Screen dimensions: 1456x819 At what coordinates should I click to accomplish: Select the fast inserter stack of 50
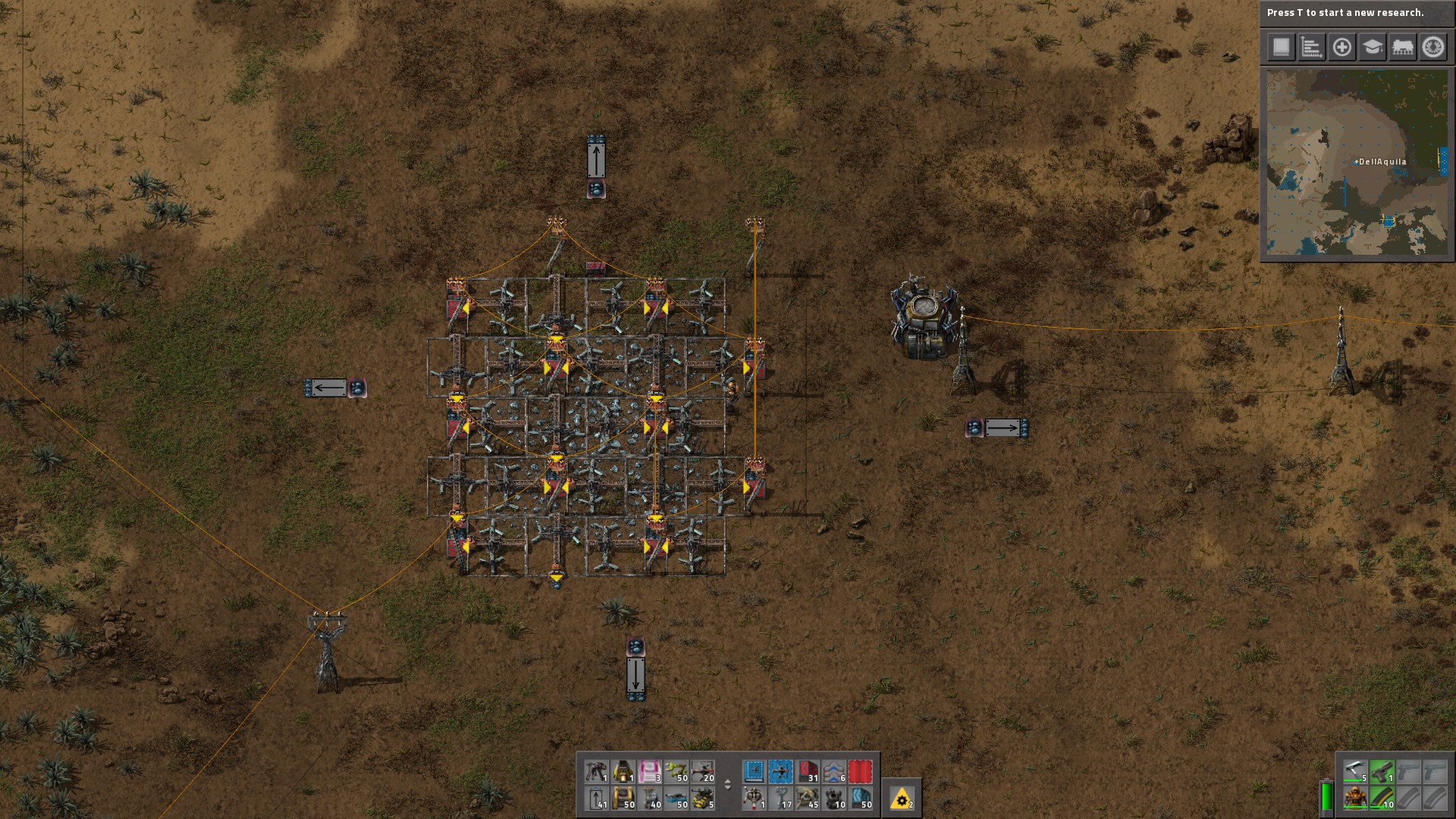pos(676,772)
